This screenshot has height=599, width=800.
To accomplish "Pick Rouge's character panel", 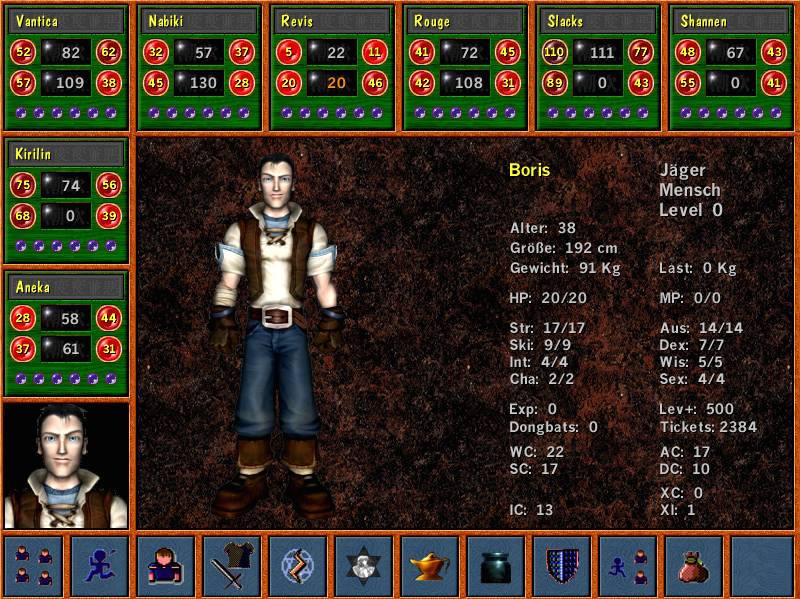I will point(465,67).
